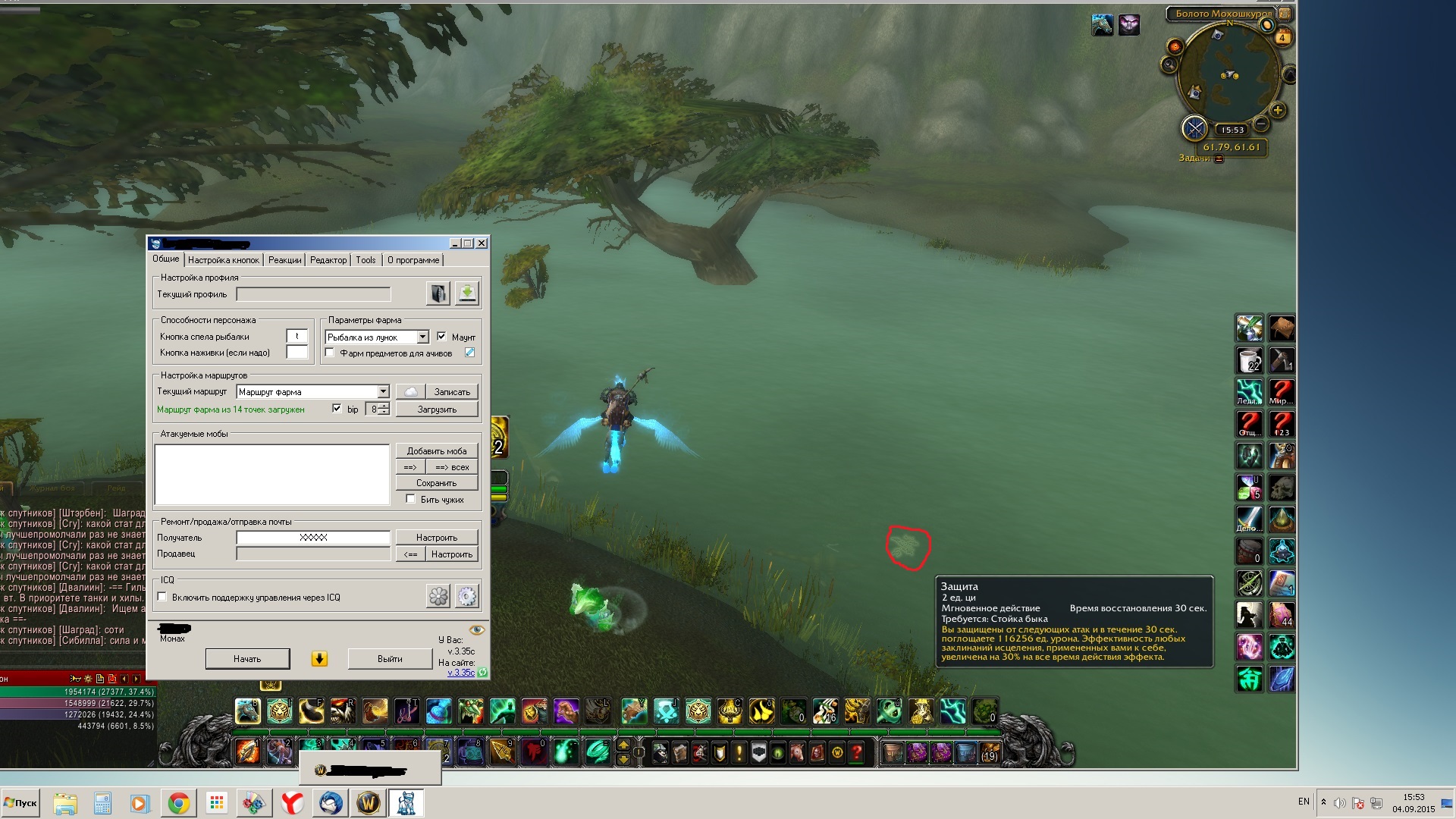
Task: Close the bot program window
Action: 482,243
